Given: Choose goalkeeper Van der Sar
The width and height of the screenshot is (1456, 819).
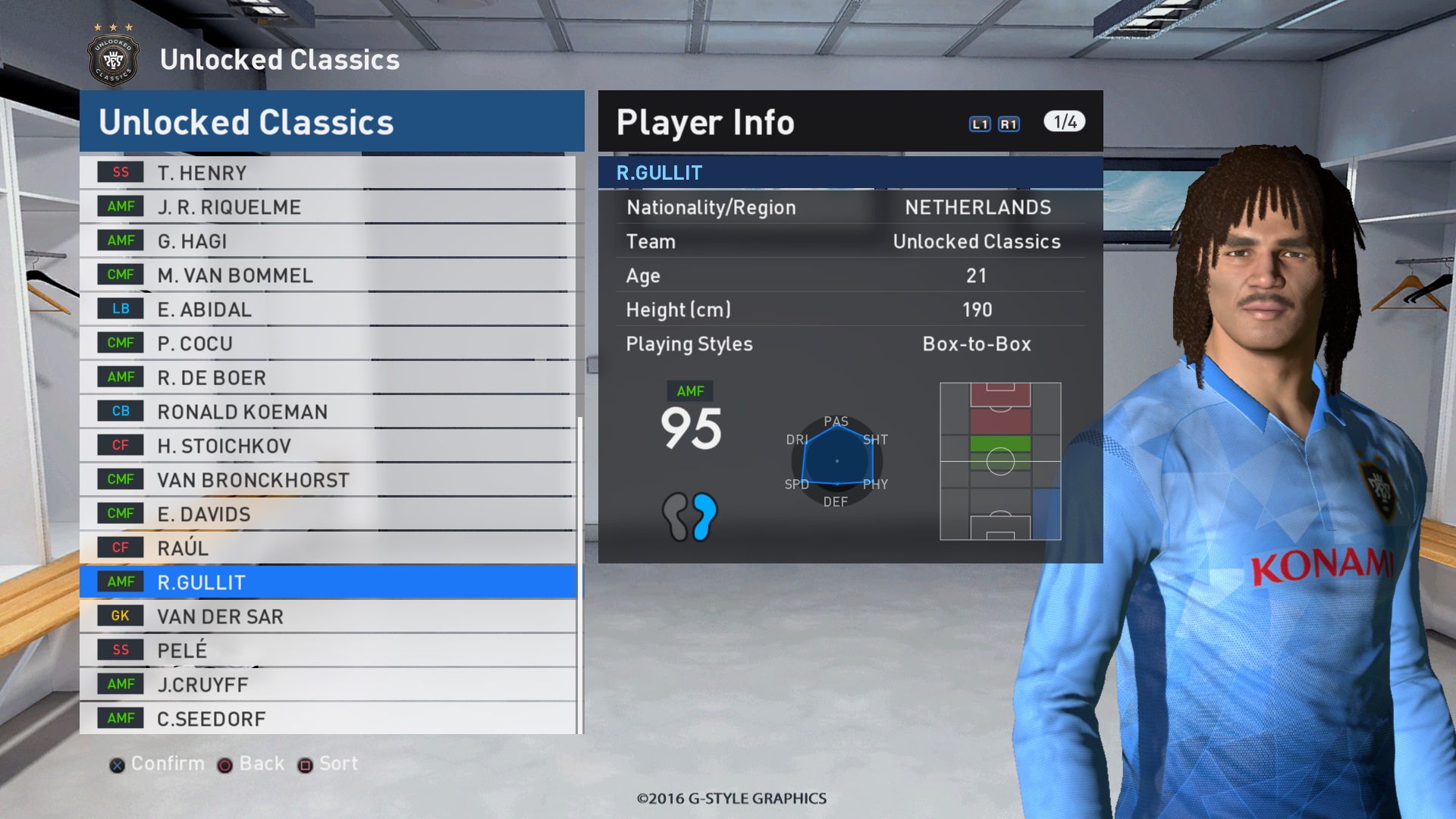Looking at the screenshot, I should pos(328,617).
